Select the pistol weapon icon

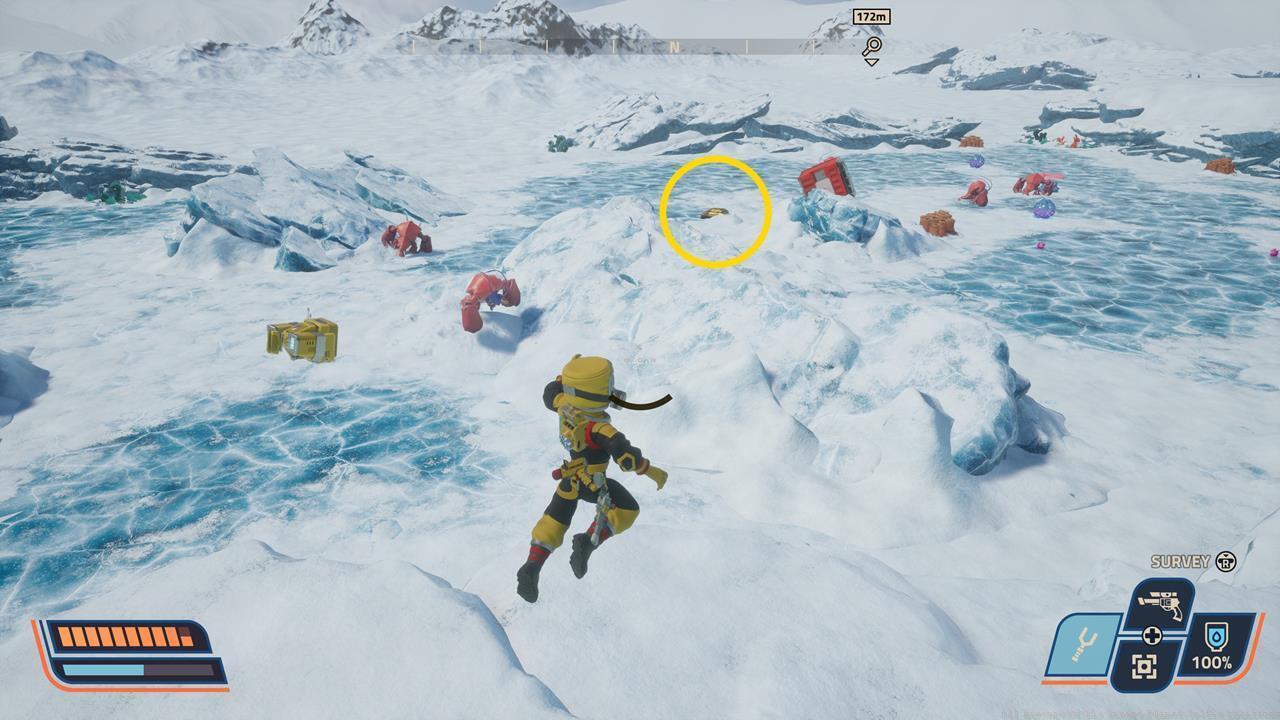click(x=1162, y=604)
